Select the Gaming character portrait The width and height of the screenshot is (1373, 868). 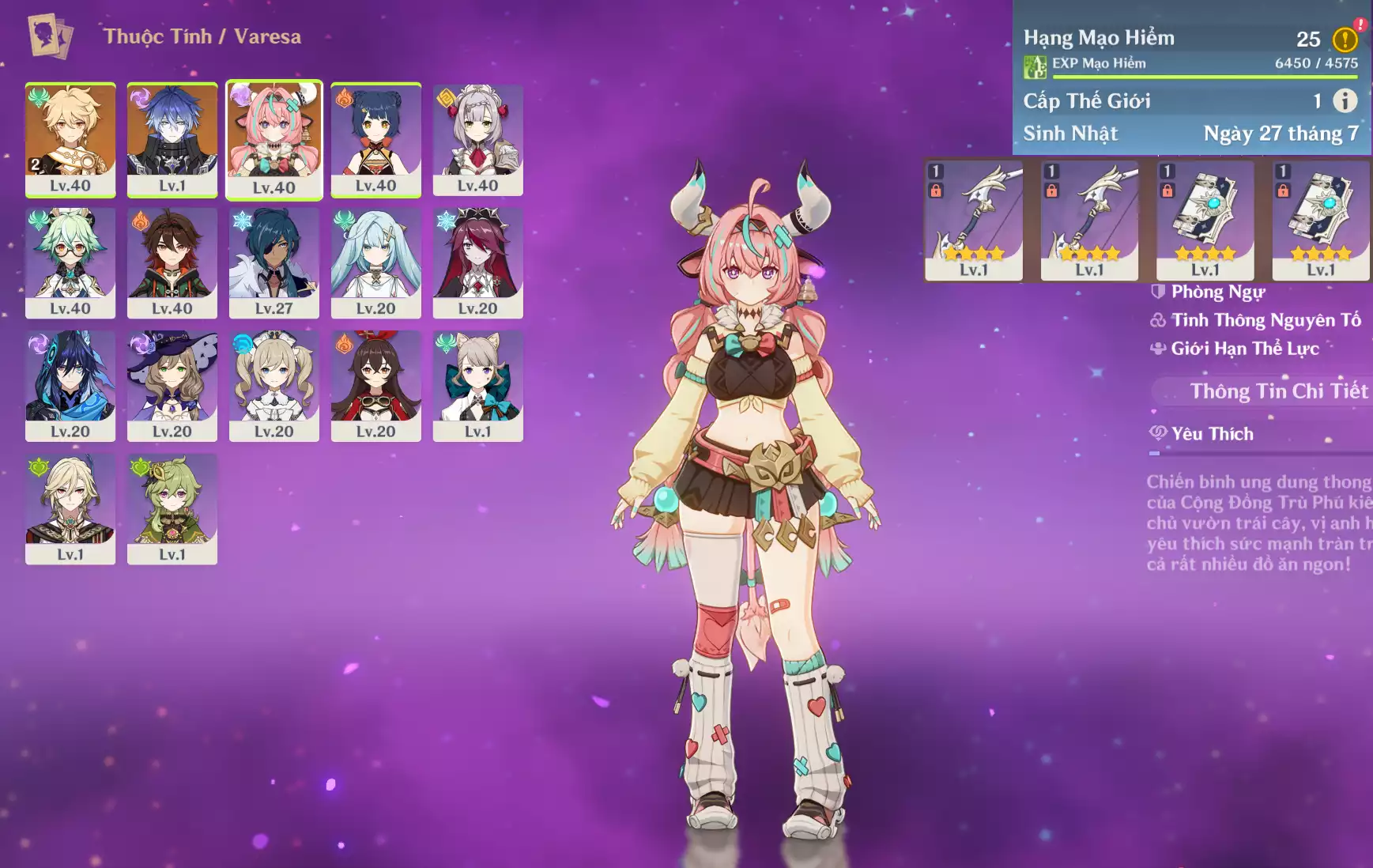pyautogui.click(x=172, y=262)
